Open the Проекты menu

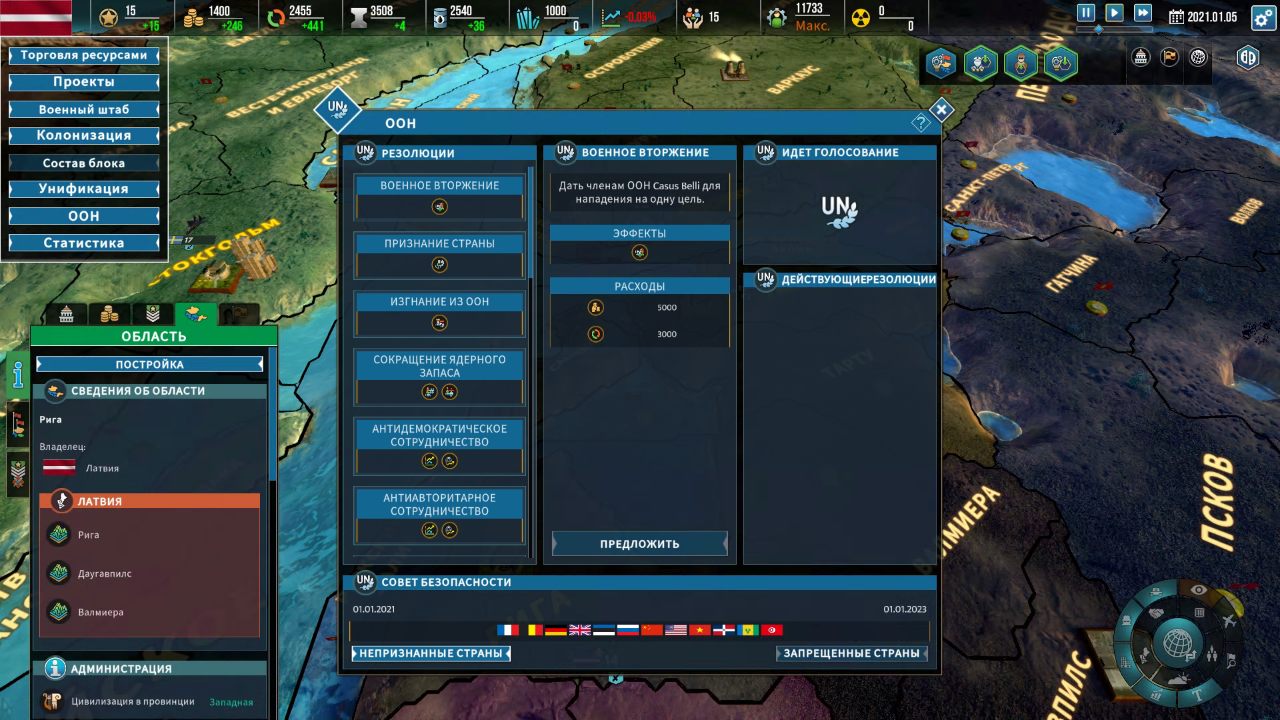click(84, 82)
